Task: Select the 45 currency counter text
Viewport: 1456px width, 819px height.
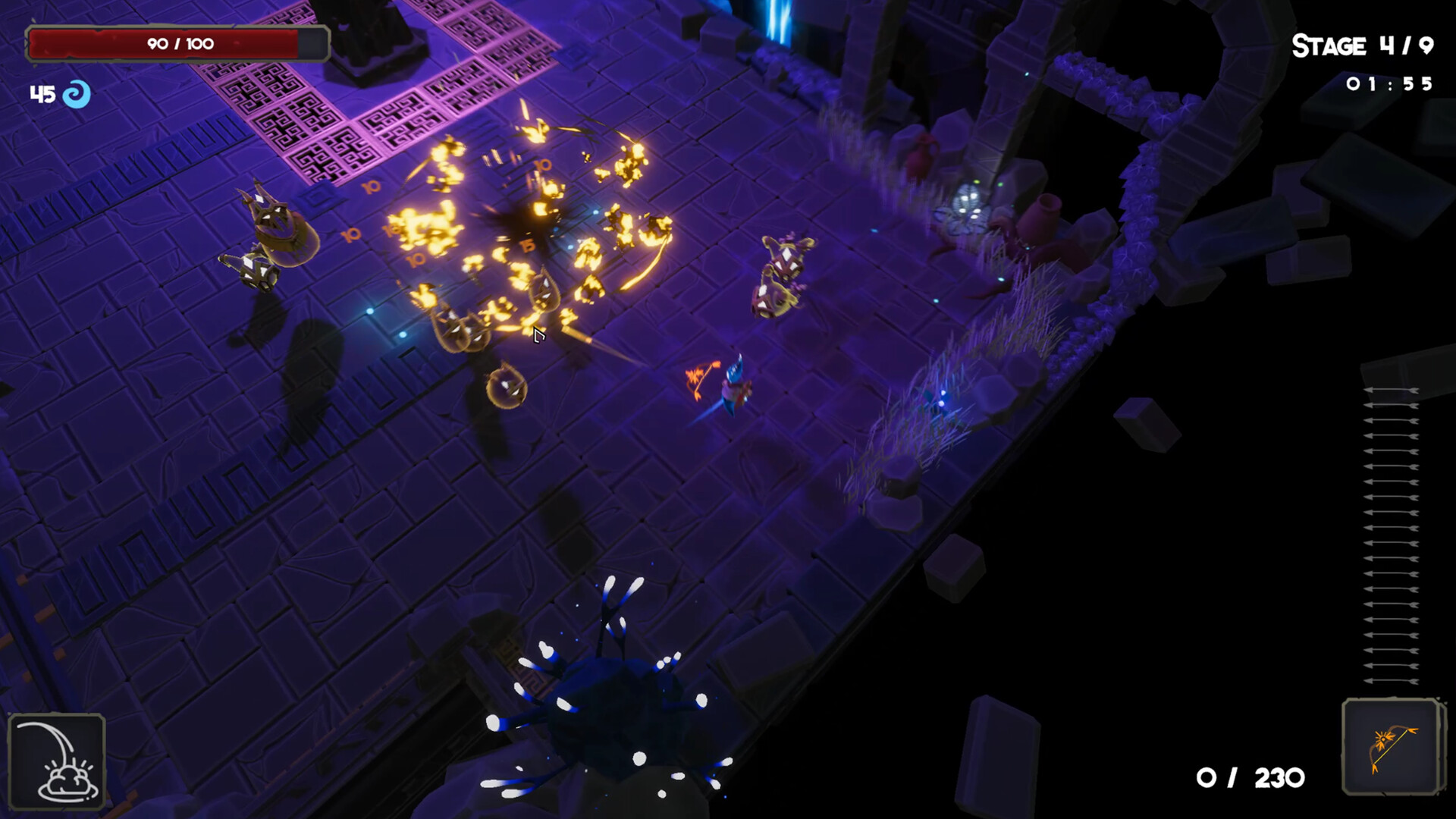Action: [42, 94]
